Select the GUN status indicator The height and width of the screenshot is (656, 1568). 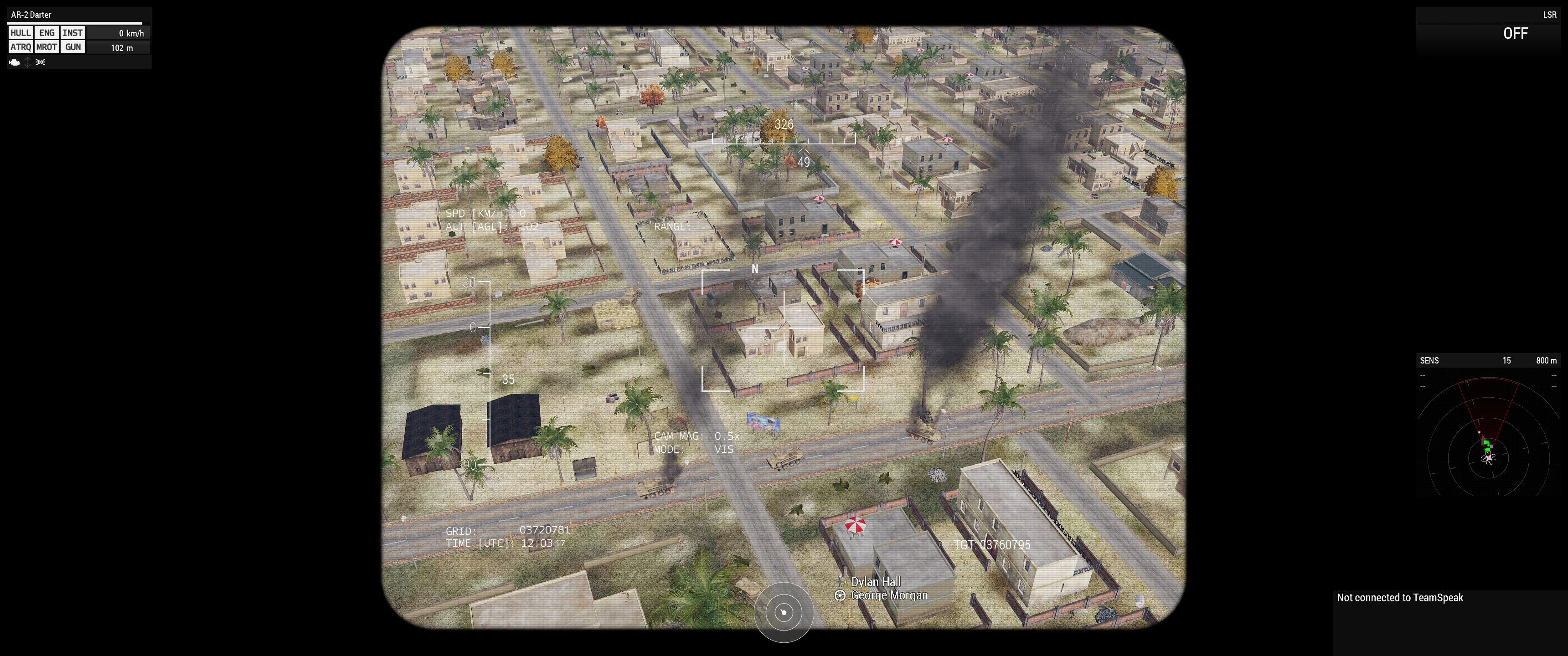(72, 47)
